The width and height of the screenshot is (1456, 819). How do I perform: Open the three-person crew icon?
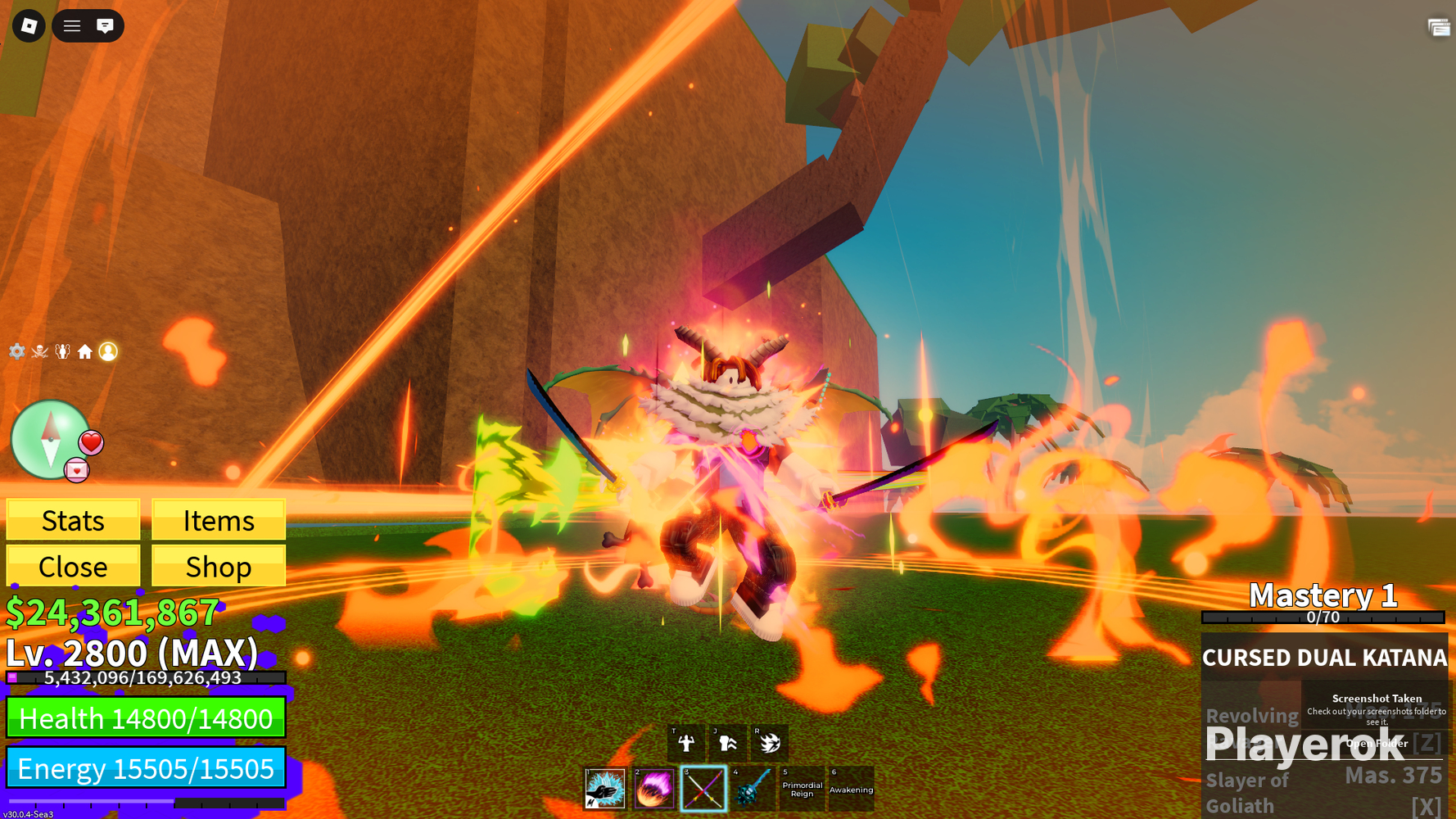pos(62,351)
